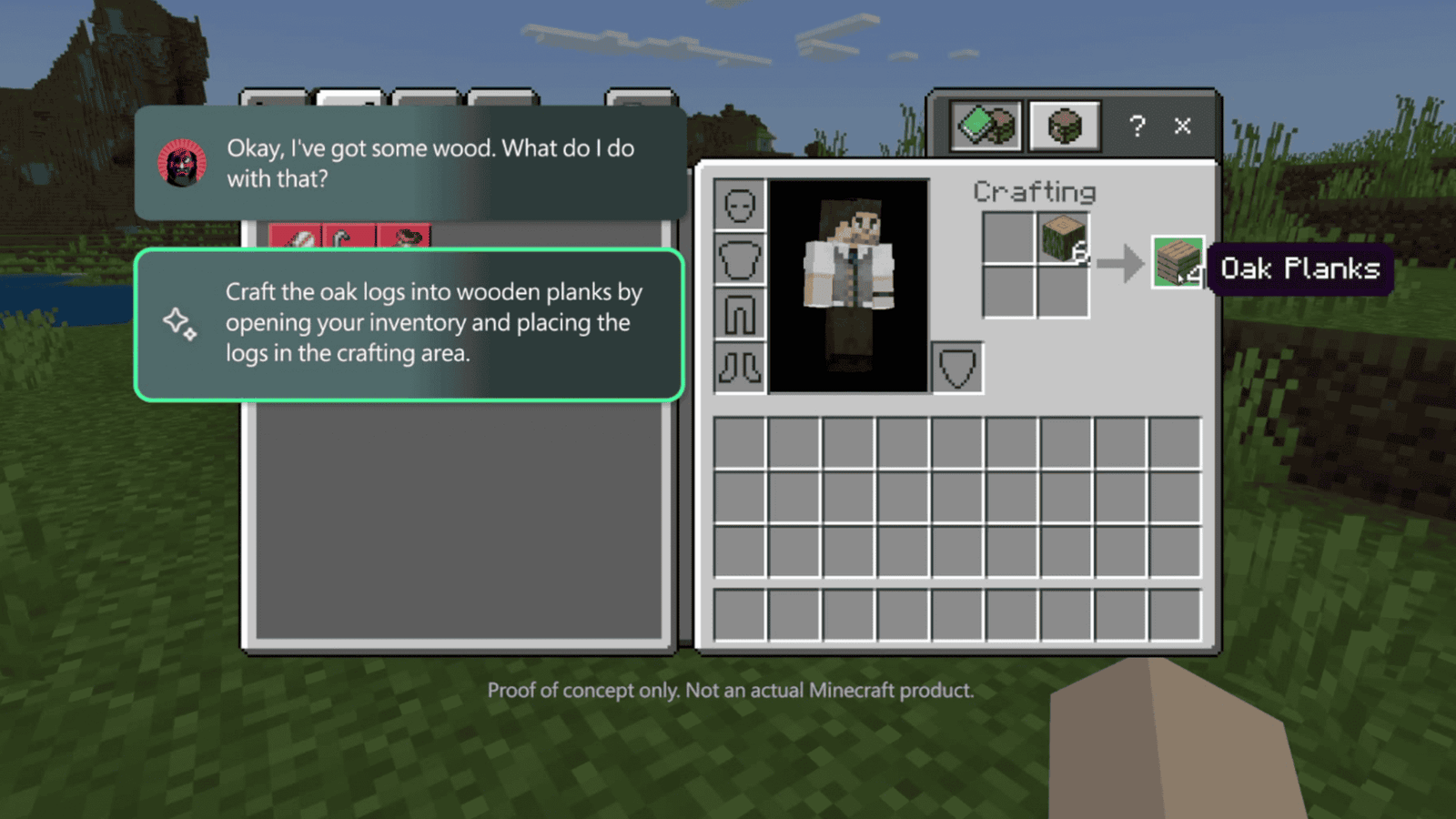The image size is (1456, 819).
Task: Click the Oak Planks tooltip label
Action: tap(1299, 268)
